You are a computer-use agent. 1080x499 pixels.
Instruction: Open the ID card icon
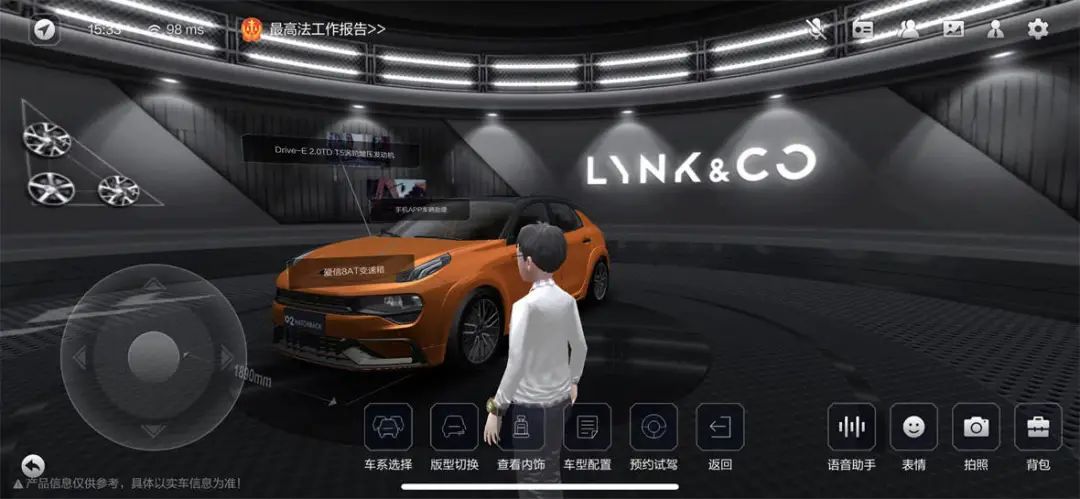tap(863, 29)
